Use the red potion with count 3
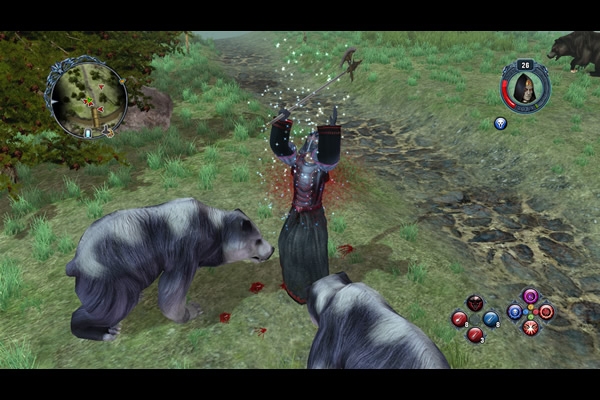This screenshot has height=400, width=600. coord(475,334)
